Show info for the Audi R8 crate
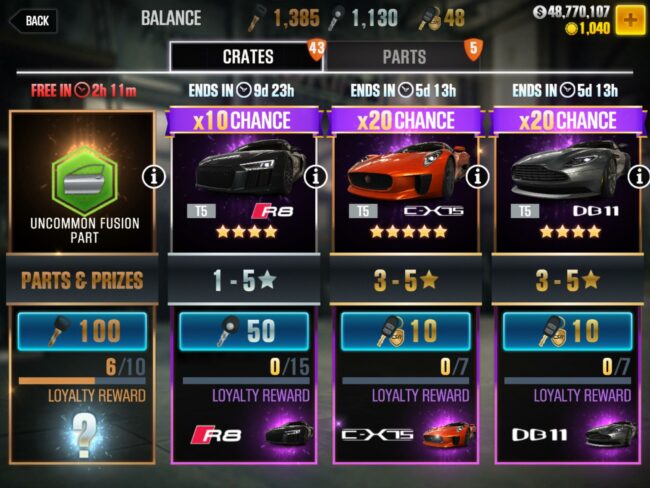Screen dimensions: 650x488 316,177
